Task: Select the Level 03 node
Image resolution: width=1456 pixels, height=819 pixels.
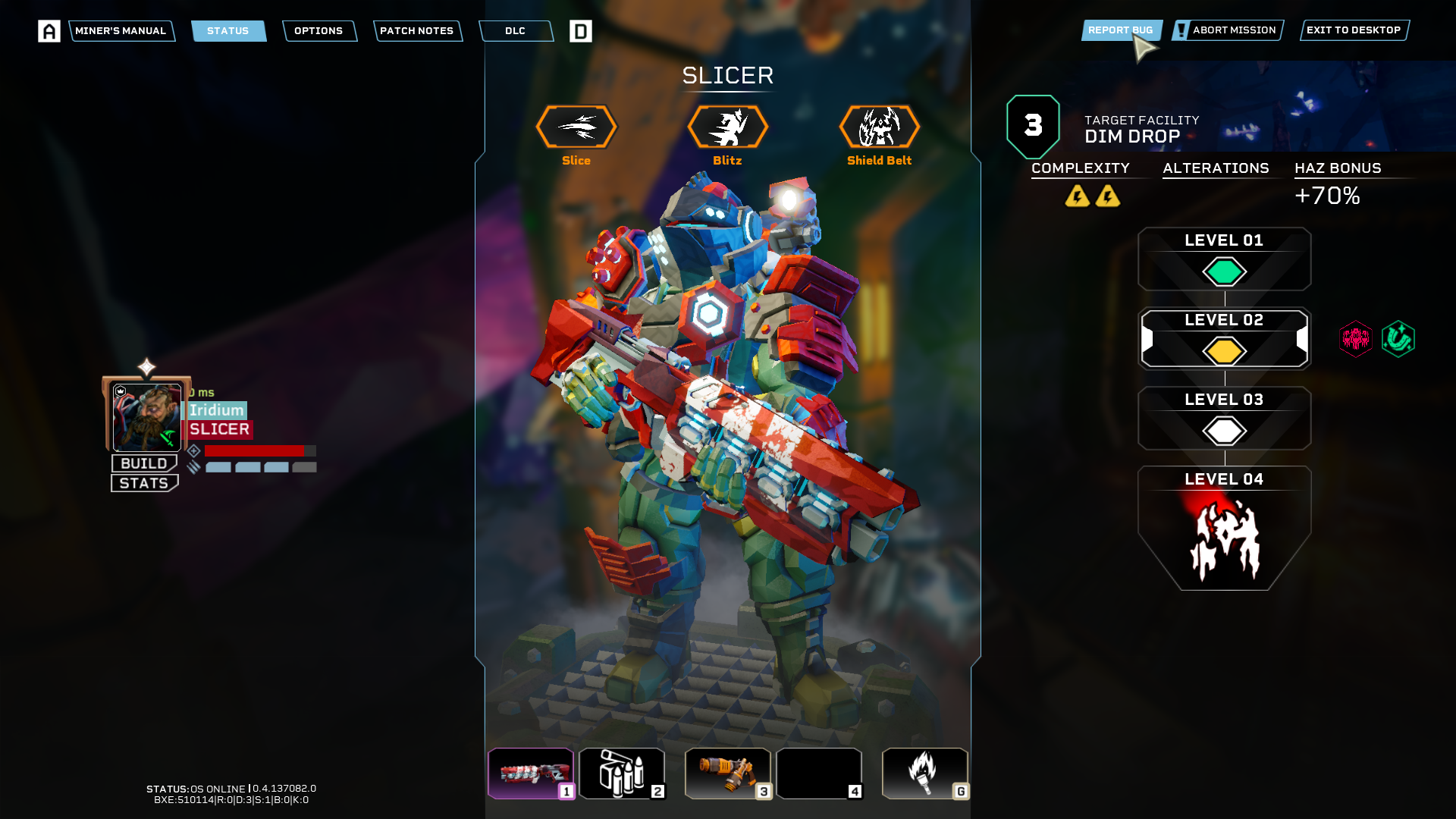Action: tap(1224, 419)
